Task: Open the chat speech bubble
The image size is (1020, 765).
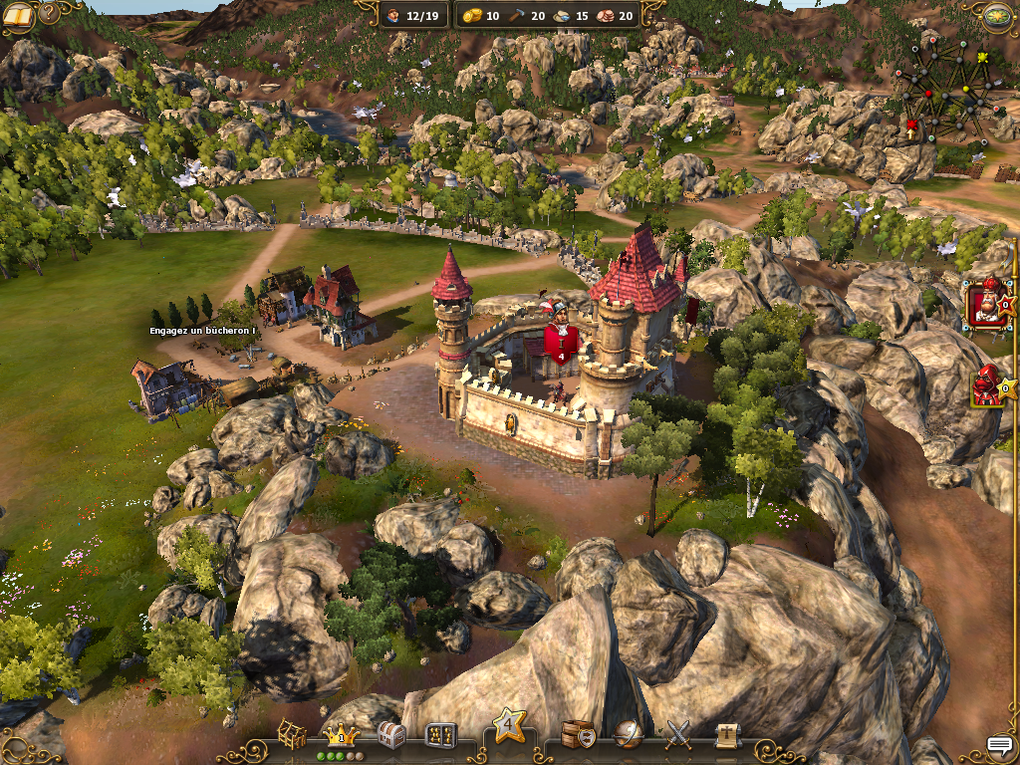Action: tap(999, 745)
